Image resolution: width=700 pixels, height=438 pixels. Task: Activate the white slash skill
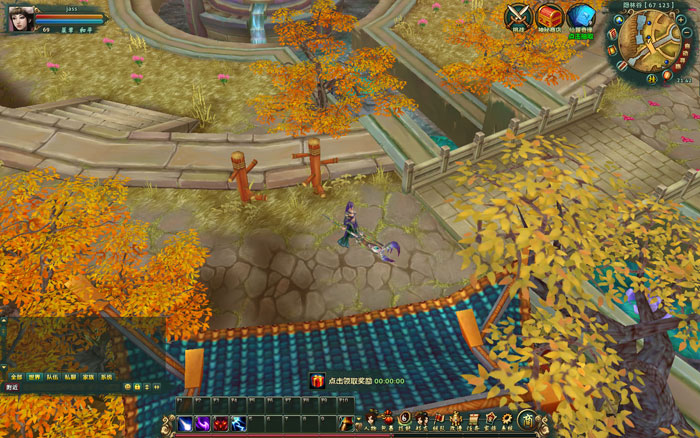185,424
